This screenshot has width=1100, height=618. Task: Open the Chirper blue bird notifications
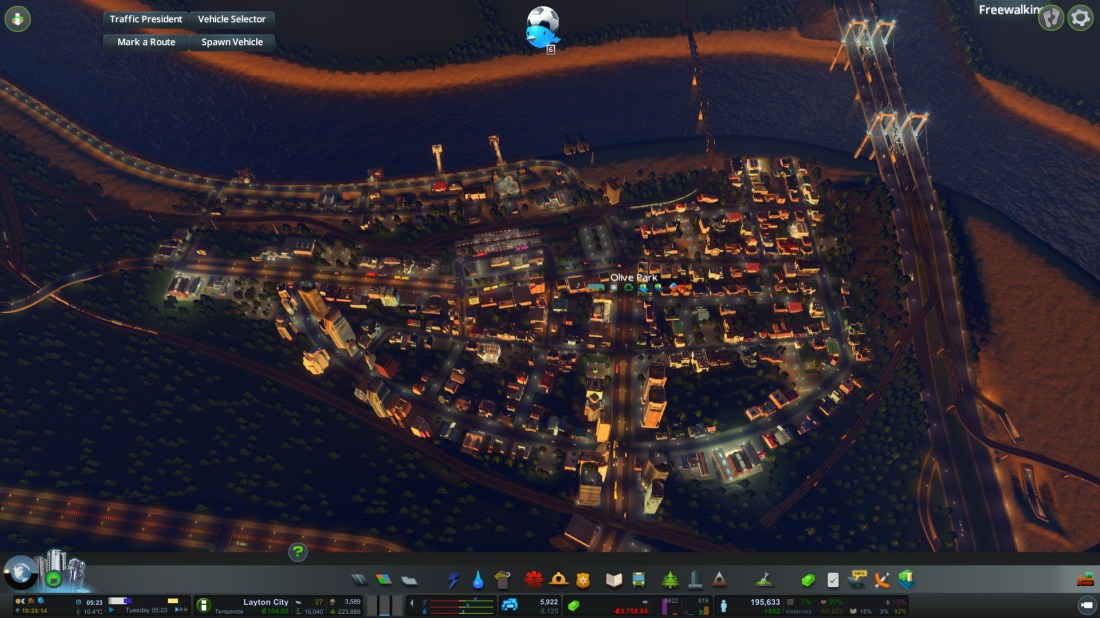(542, 29)
